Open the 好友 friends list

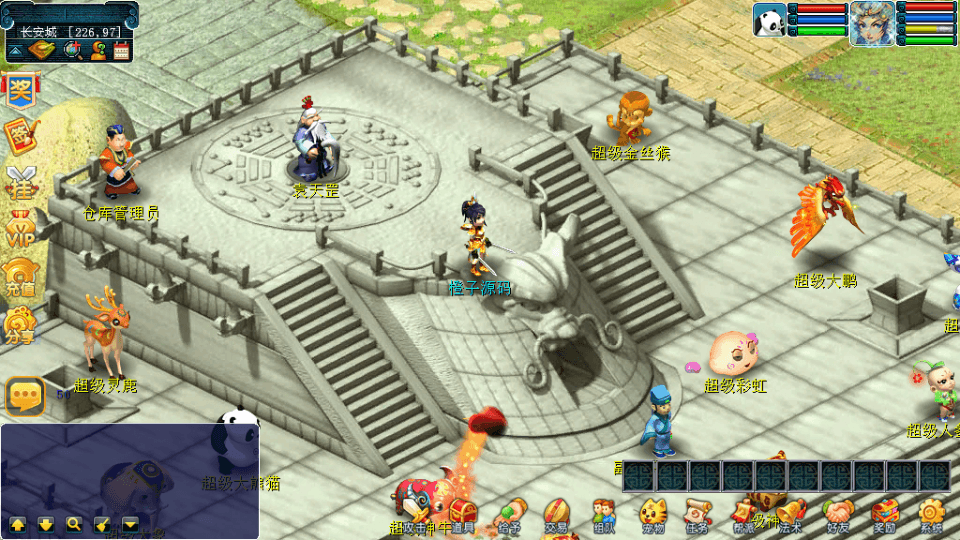coord(838,514)
